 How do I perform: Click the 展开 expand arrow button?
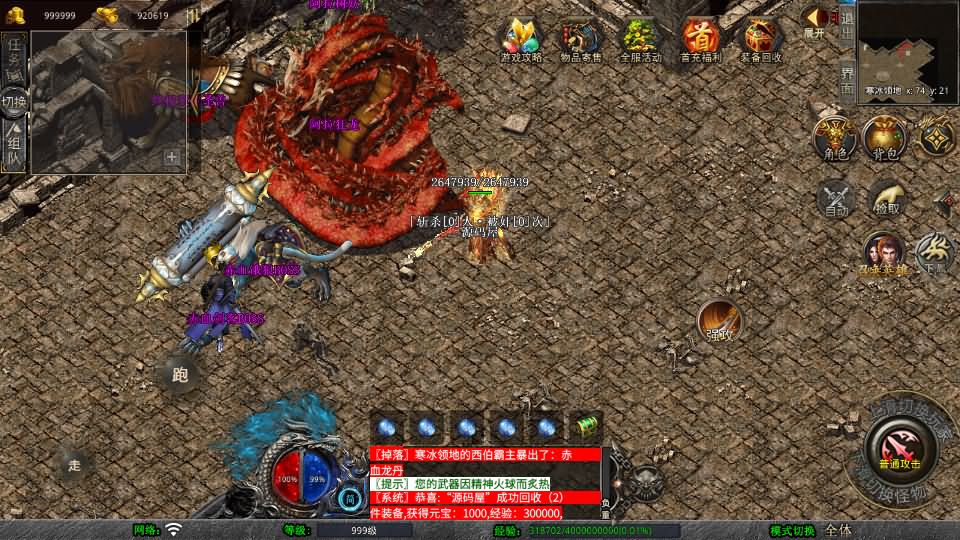coord(816,20)
